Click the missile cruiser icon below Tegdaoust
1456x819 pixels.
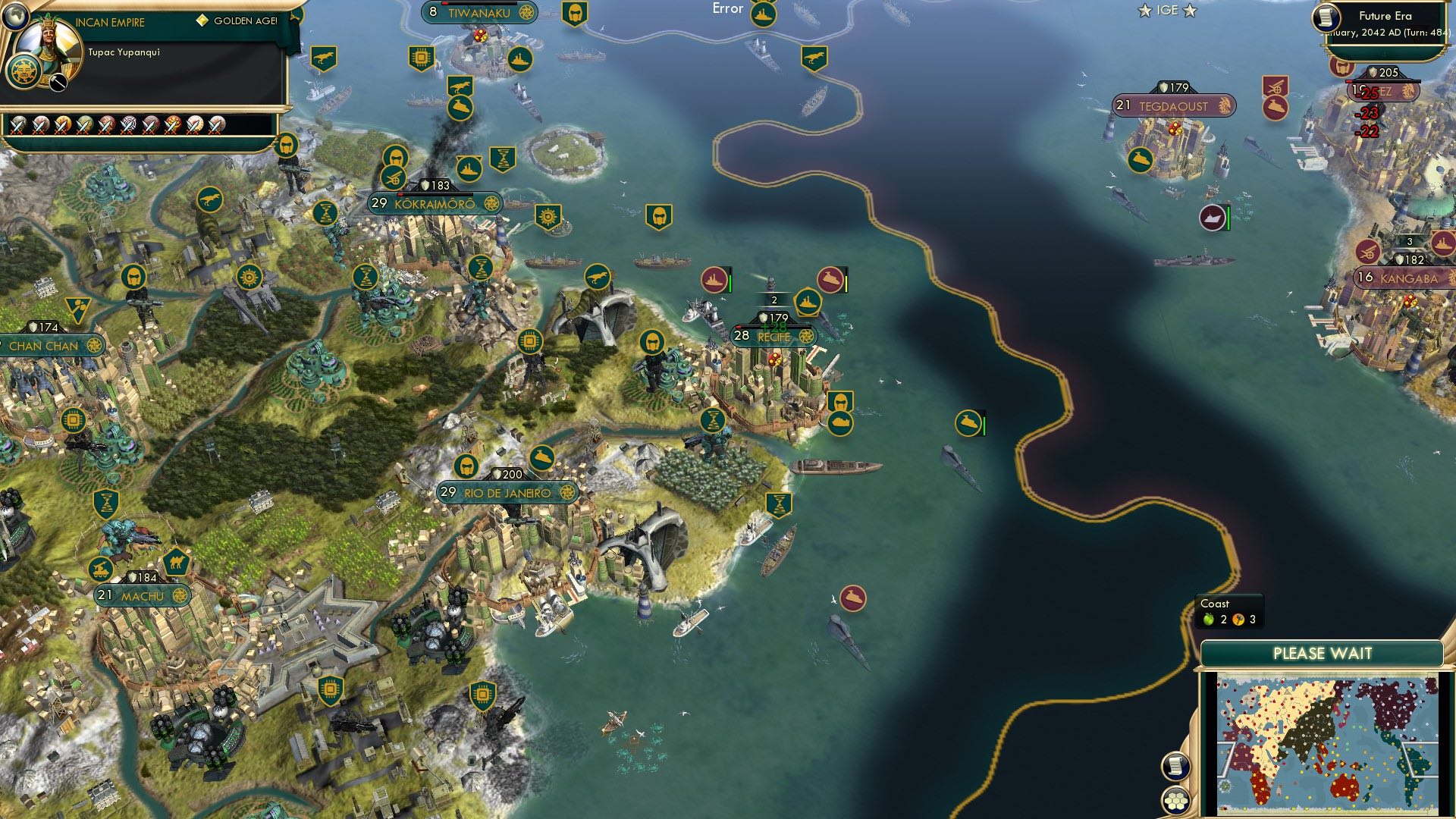(1276, 108)
